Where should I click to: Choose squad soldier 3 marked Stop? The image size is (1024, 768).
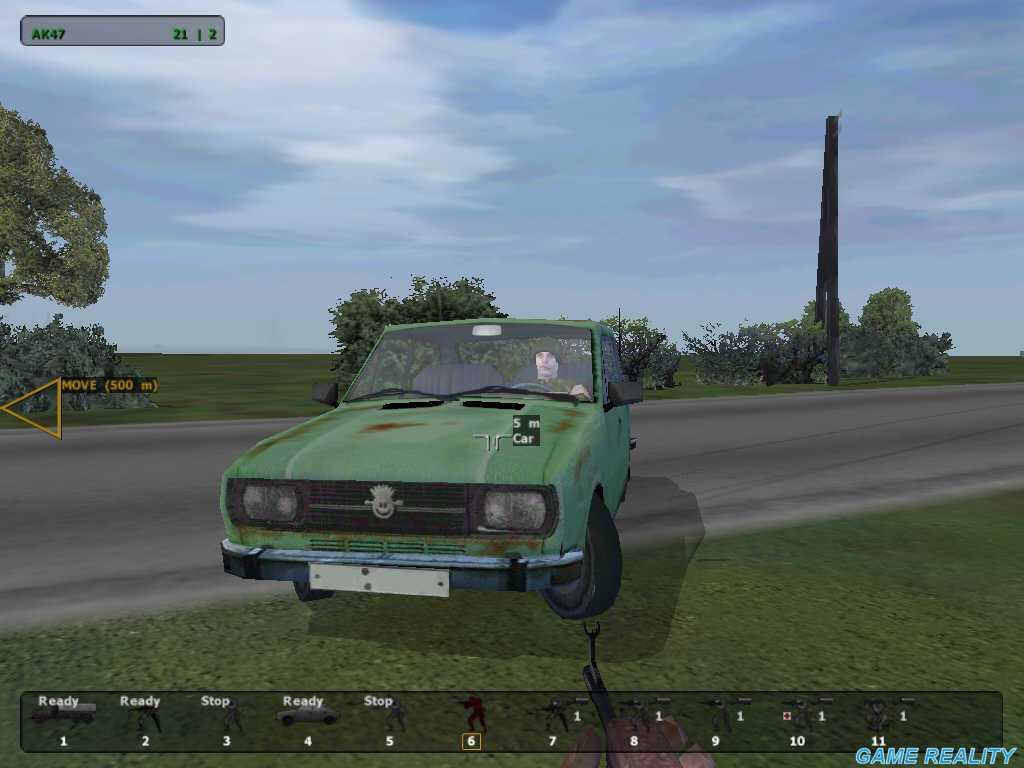(230, 716)
